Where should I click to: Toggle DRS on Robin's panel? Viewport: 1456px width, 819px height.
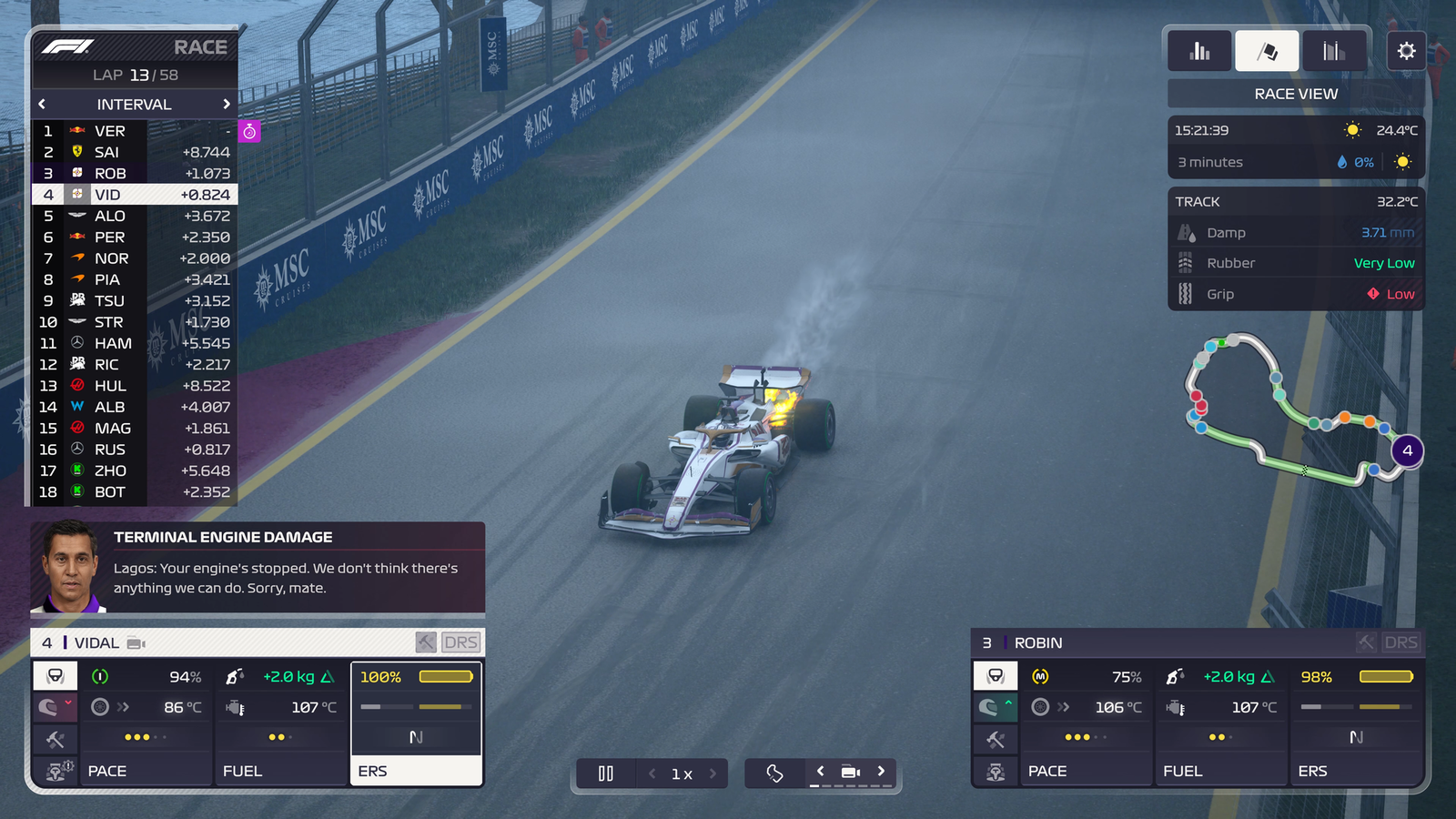pos(1401,642)
